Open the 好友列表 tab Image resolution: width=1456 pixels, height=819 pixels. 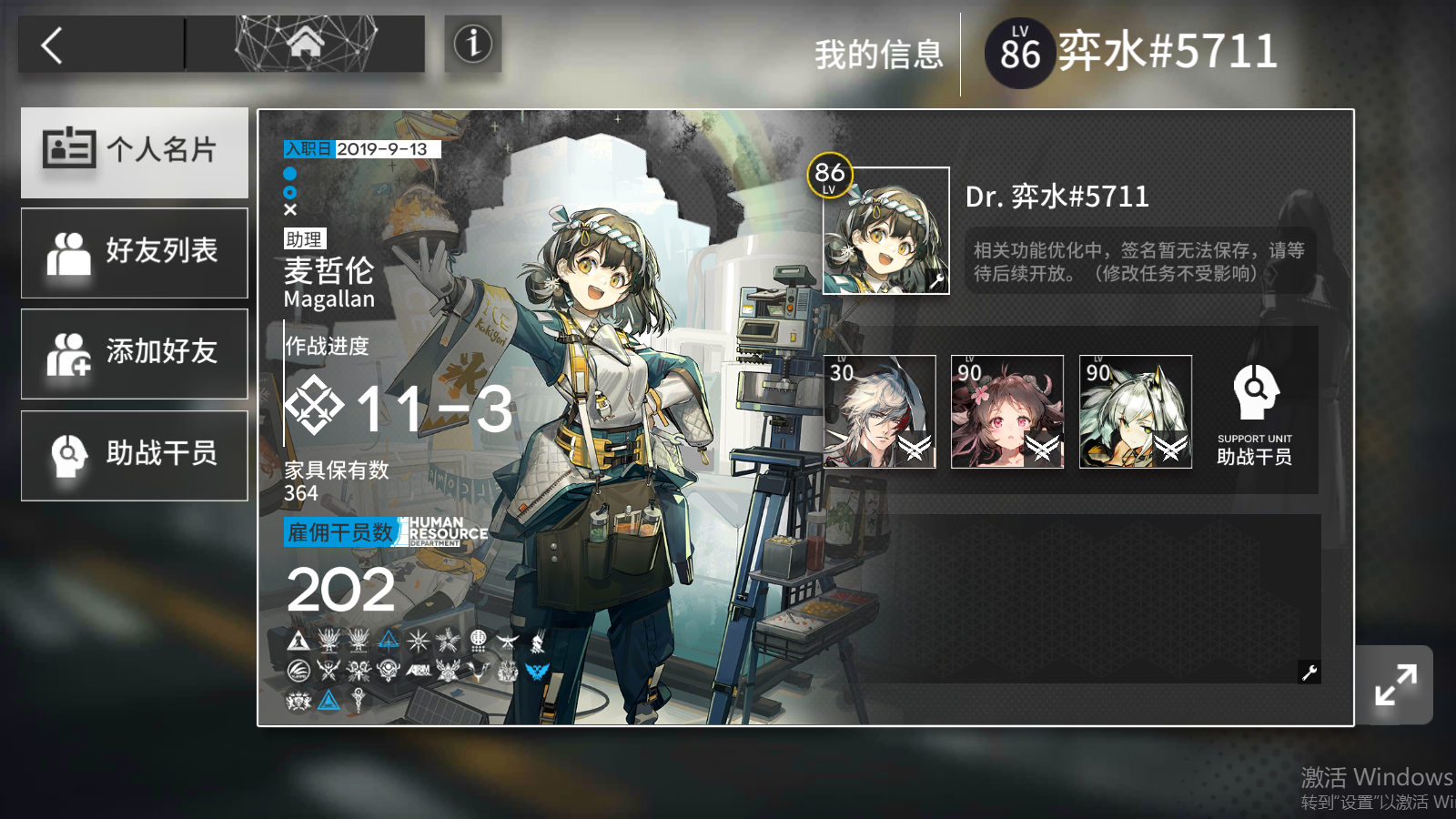click(x=133, y=253)
